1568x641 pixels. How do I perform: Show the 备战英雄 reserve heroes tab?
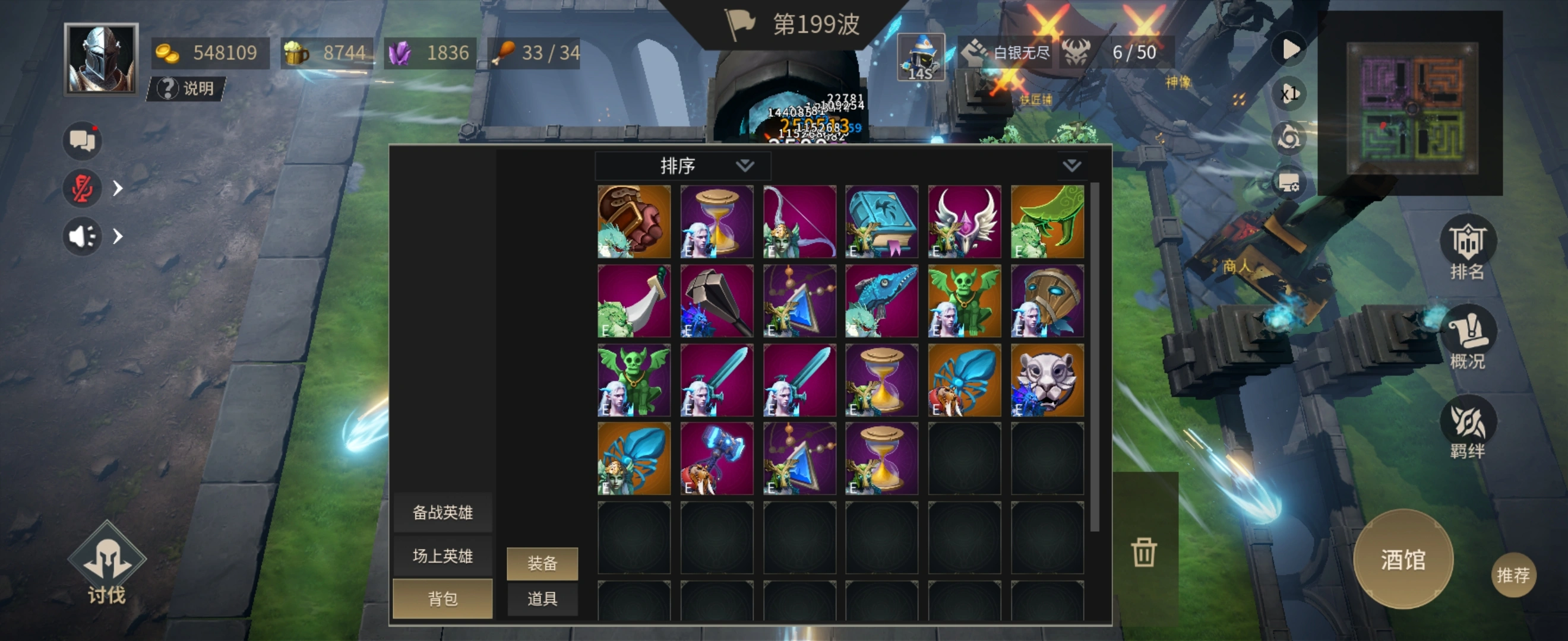pyautogui.click(x=442, y=512)
